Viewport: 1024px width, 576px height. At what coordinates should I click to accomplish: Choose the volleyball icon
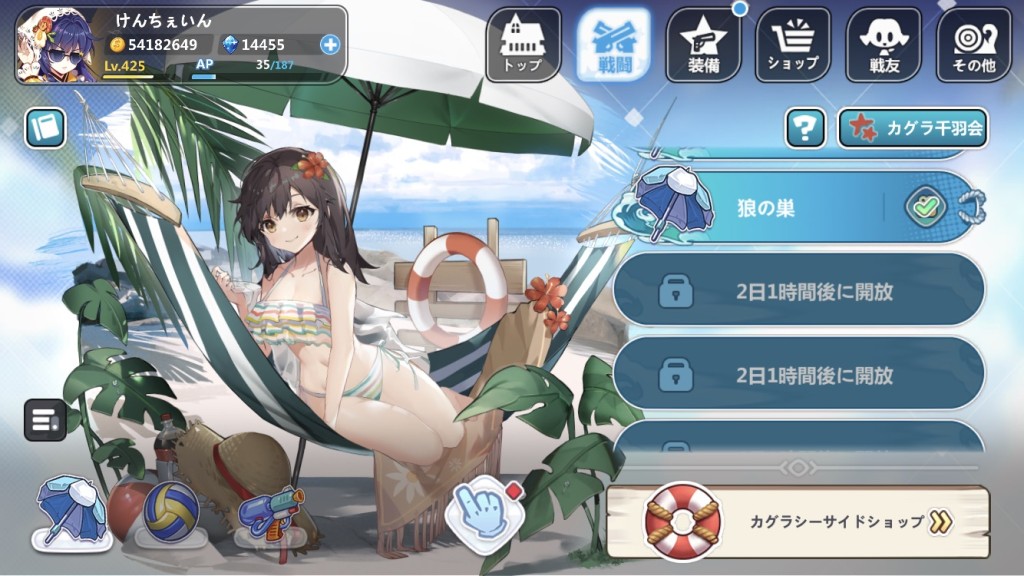(170, 512)
